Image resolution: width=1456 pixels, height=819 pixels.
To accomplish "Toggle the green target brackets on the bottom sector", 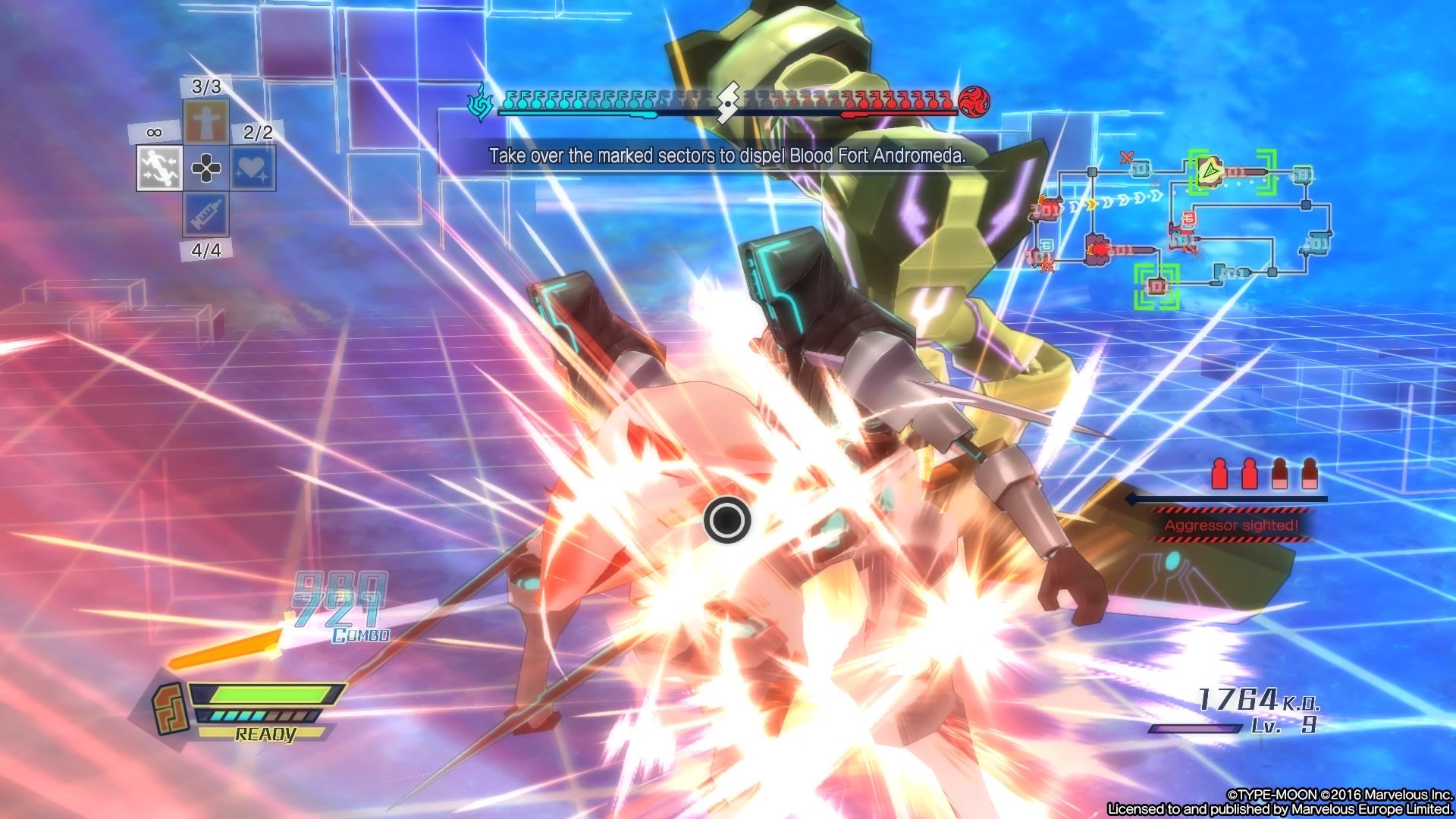I will click(1156, 287).
